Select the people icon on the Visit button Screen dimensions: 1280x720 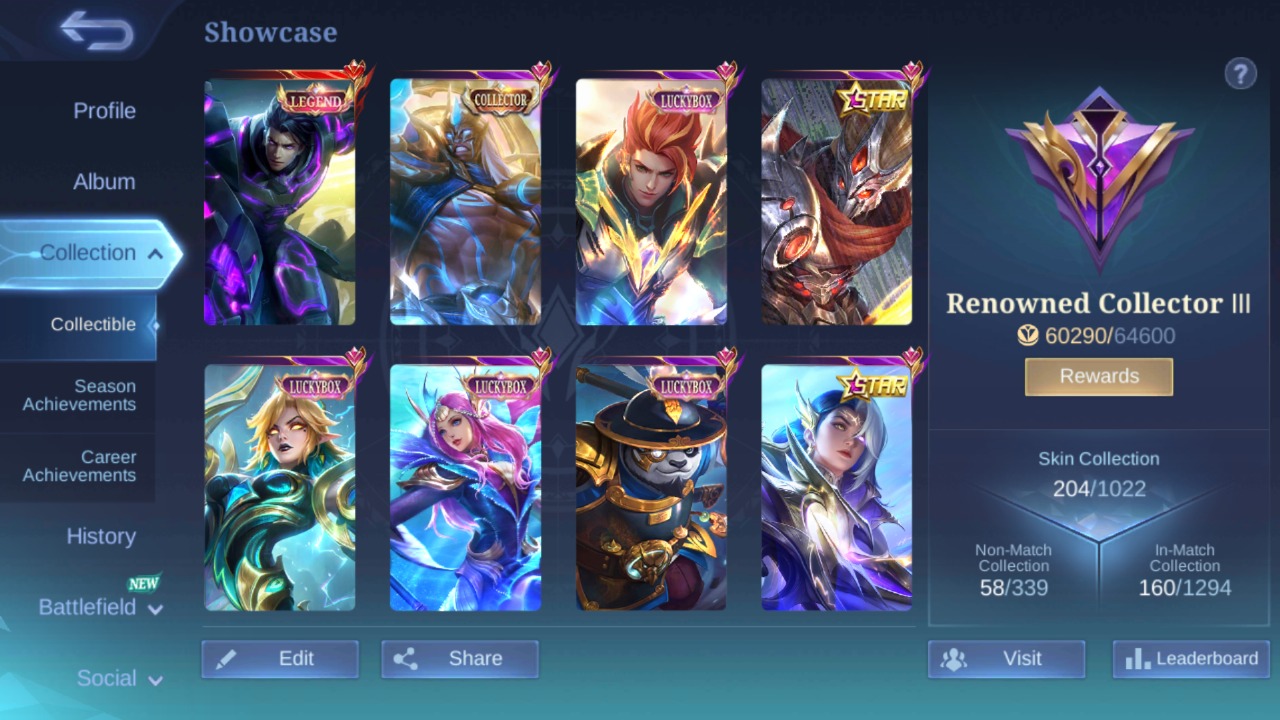(x=953, y=658)
